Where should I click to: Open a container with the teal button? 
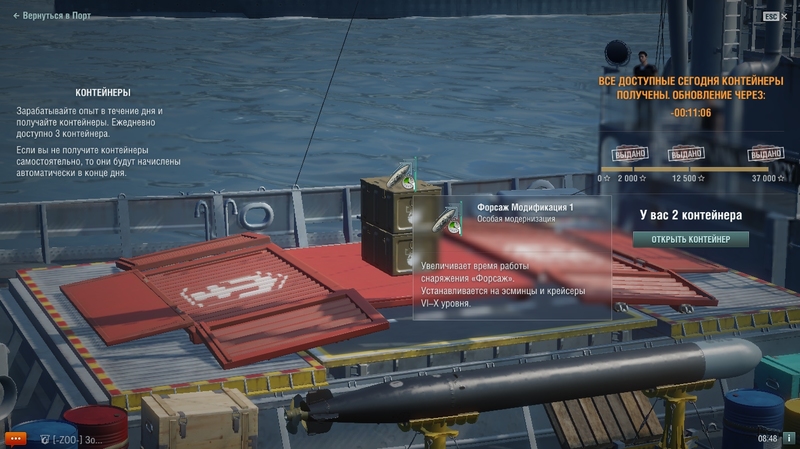[x=689, y=239]
